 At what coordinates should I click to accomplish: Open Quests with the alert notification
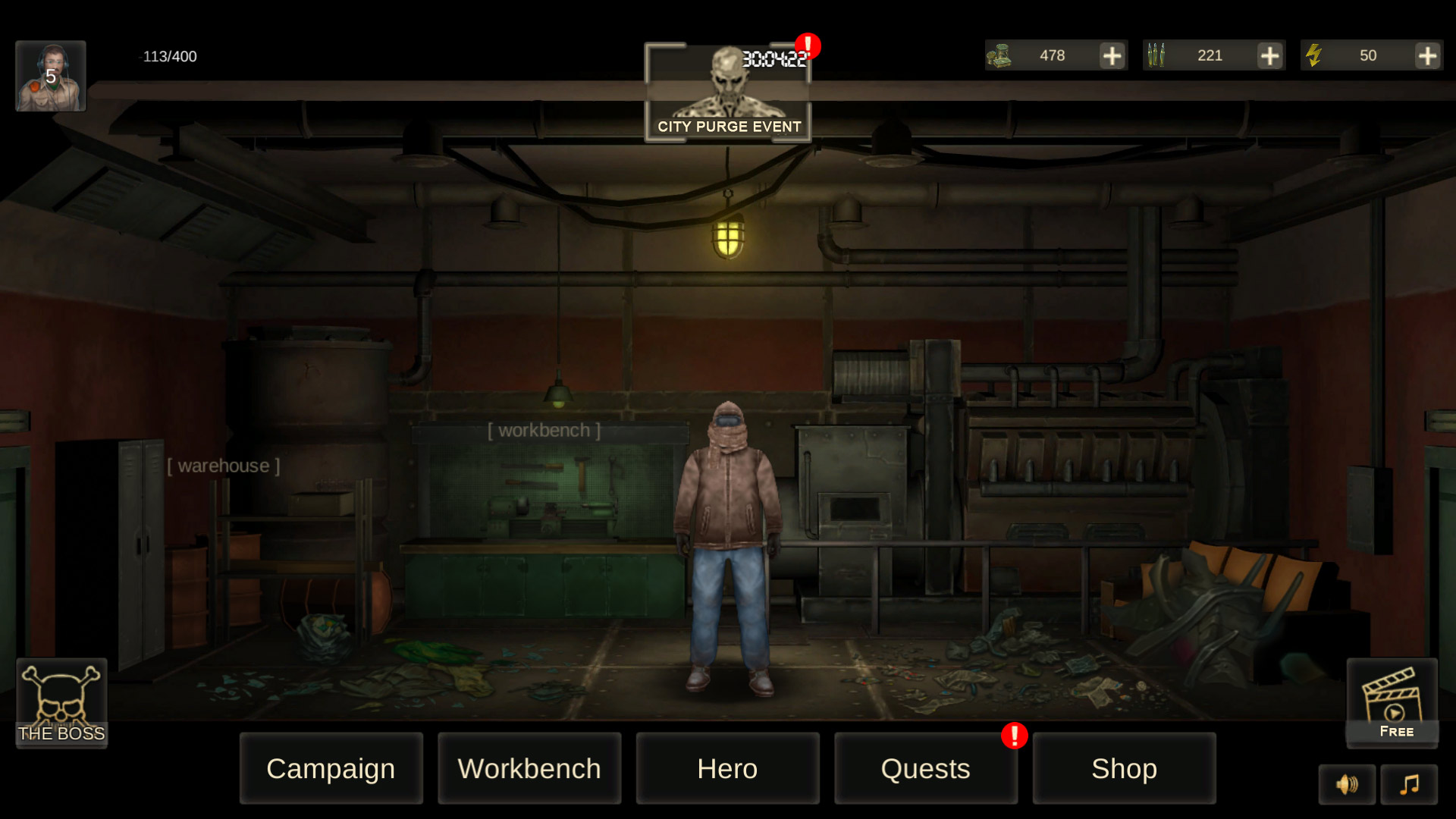[x=924, y=768]
